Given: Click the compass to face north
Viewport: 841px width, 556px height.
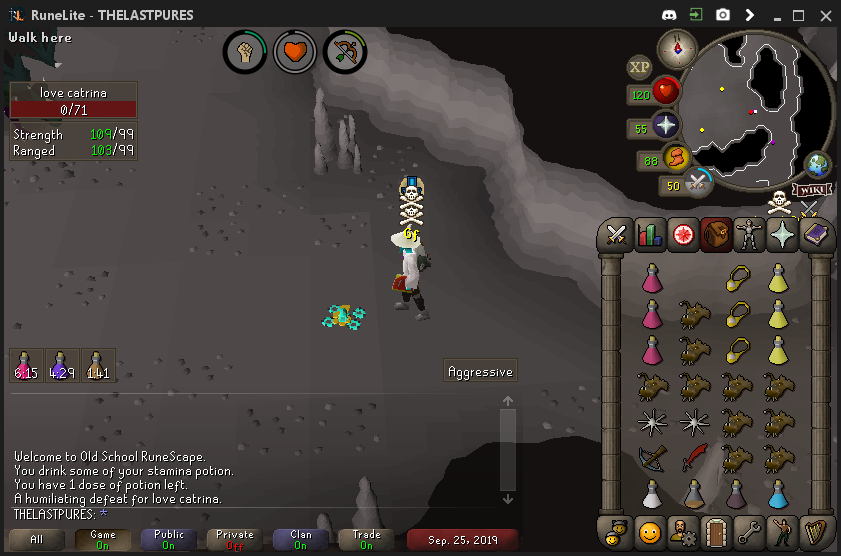Looking at the screenshot, I should pyautogui.click(x=677, y=48).
